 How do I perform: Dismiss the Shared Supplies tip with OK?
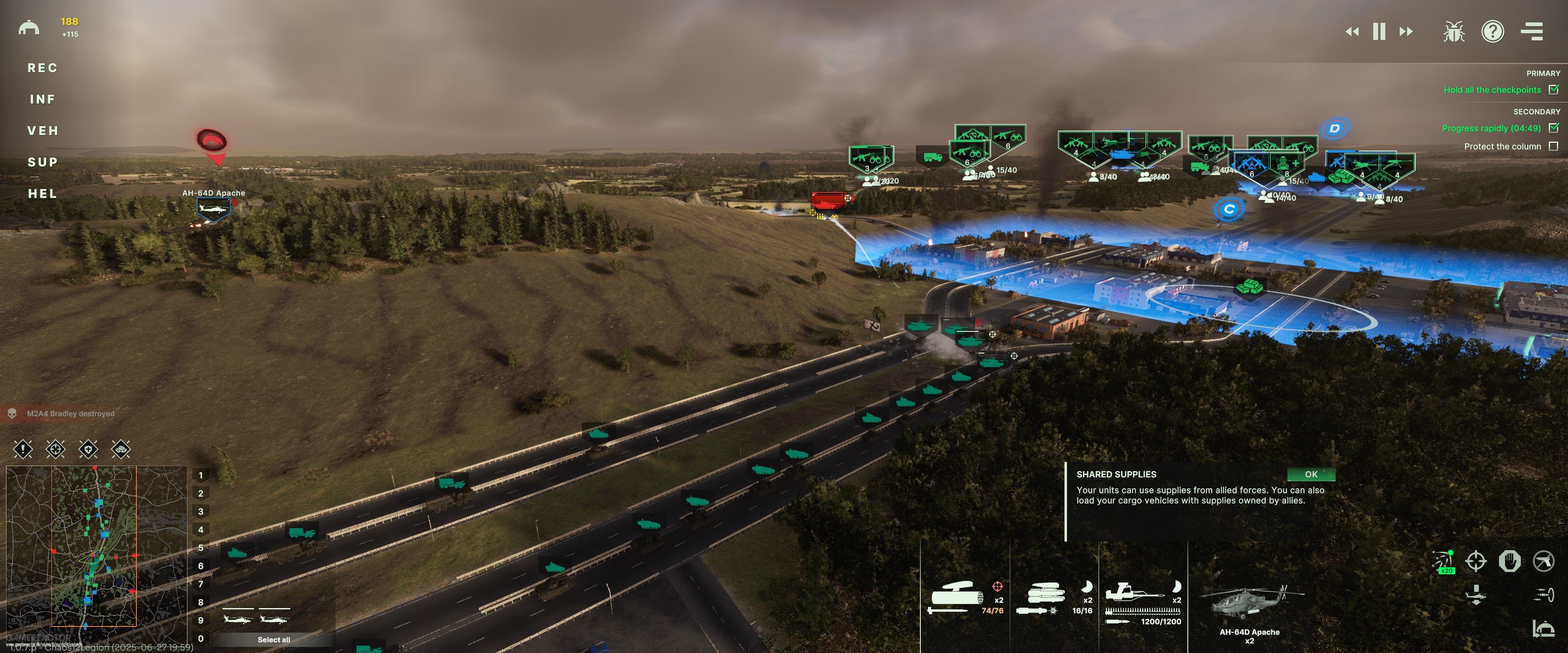coord(1310,474)
